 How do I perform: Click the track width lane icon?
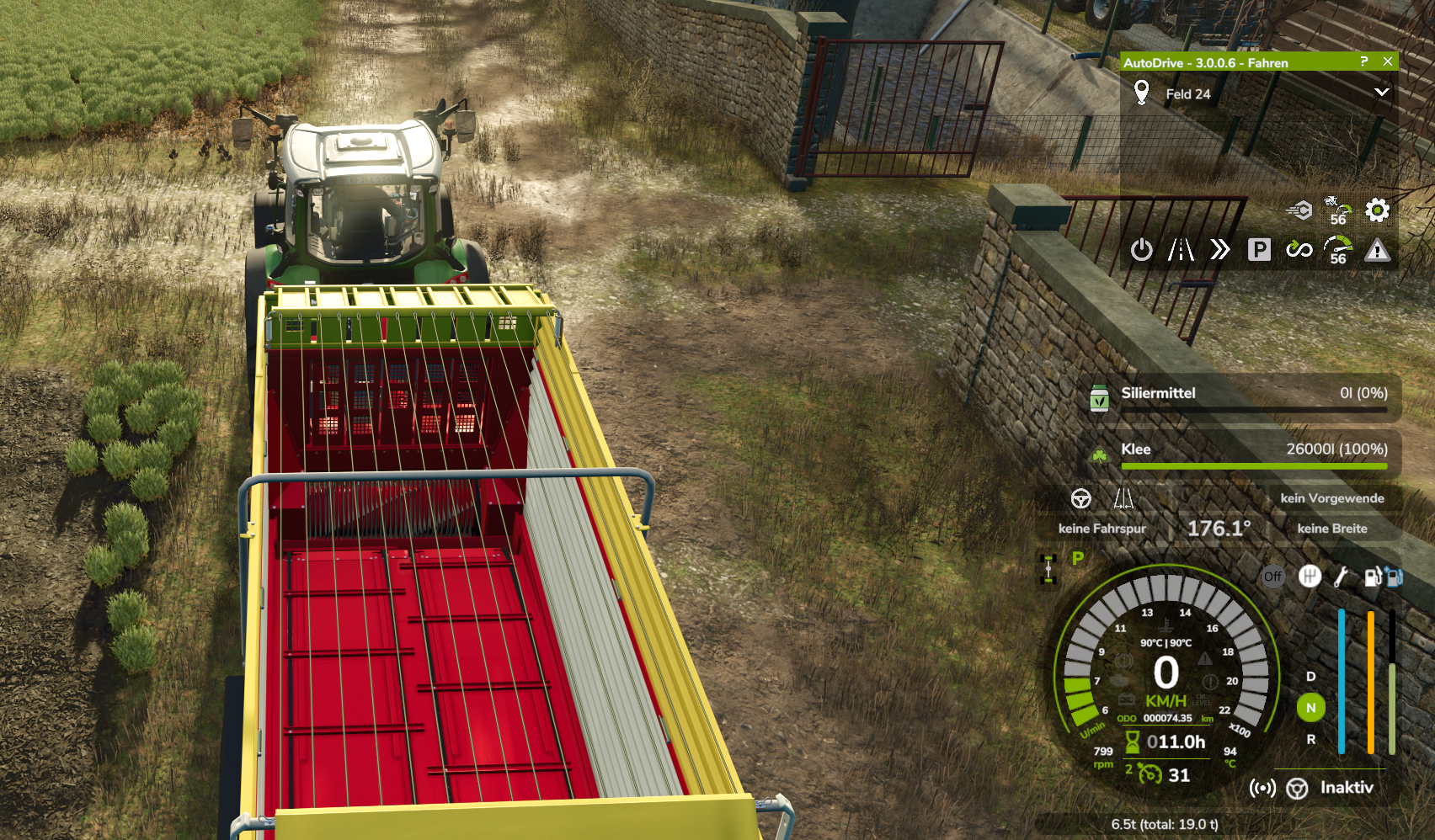1123,498
